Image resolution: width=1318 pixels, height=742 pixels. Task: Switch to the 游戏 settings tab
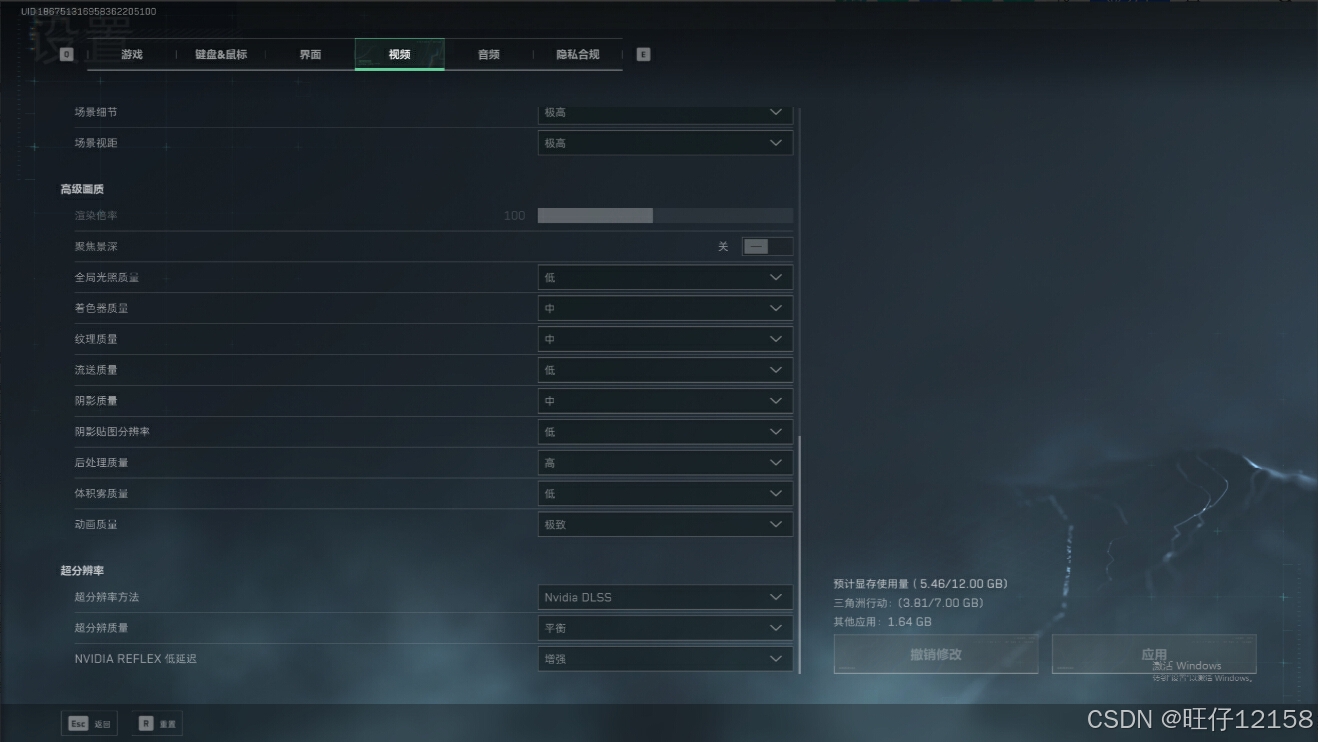(132, 55)
